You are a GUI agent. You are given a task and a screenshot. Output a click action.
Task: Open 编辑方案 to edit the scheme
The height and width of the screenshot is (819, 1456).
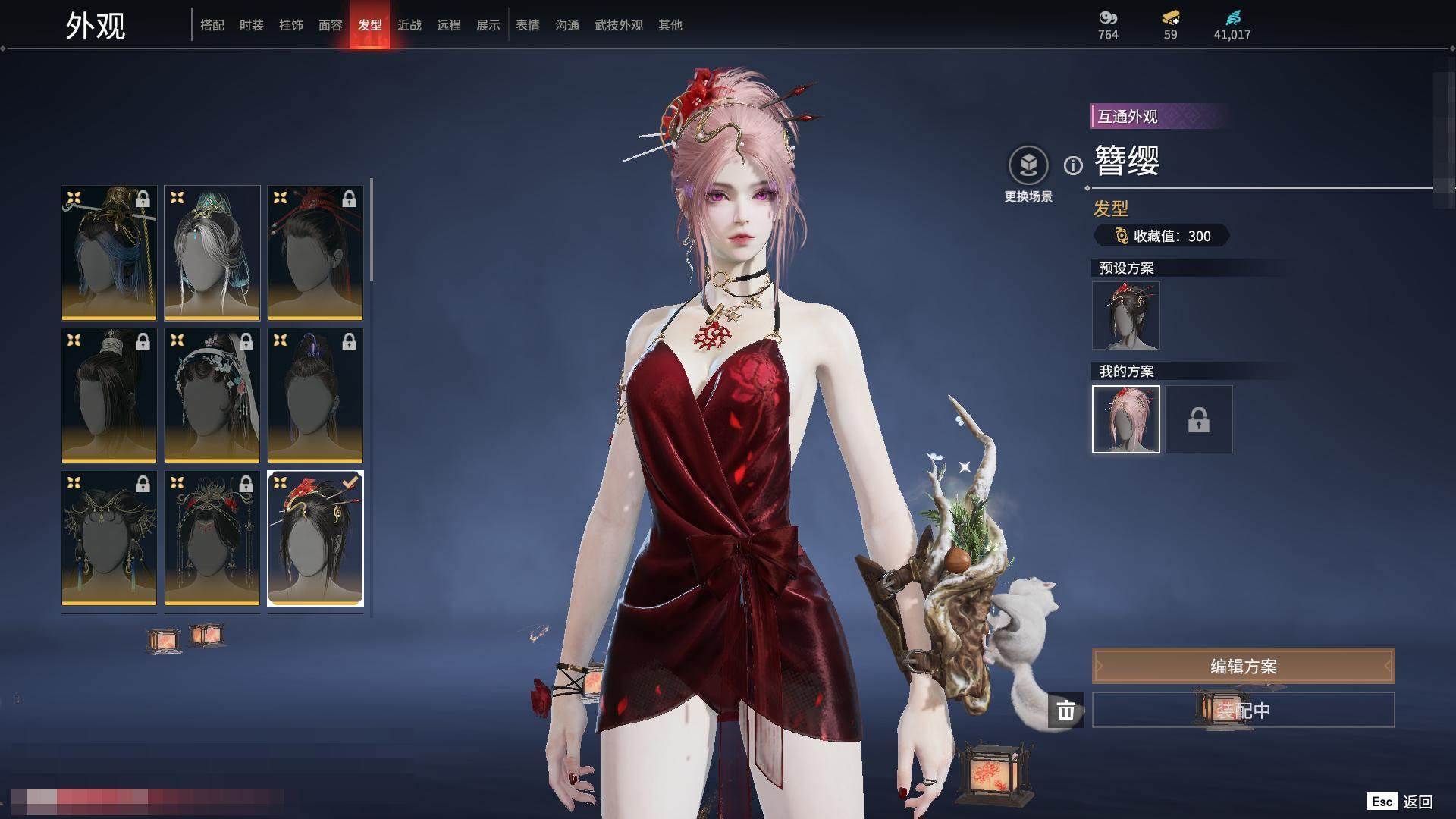[1243, 667]
